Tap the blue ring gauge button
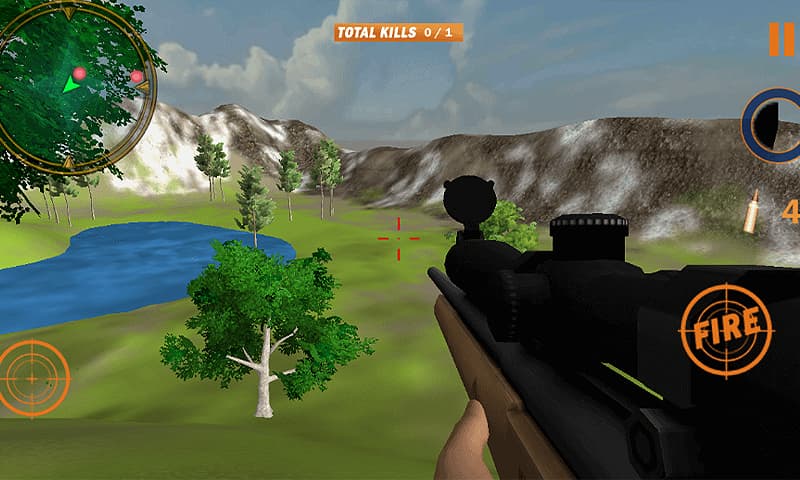800x480 pixels. 772,125
